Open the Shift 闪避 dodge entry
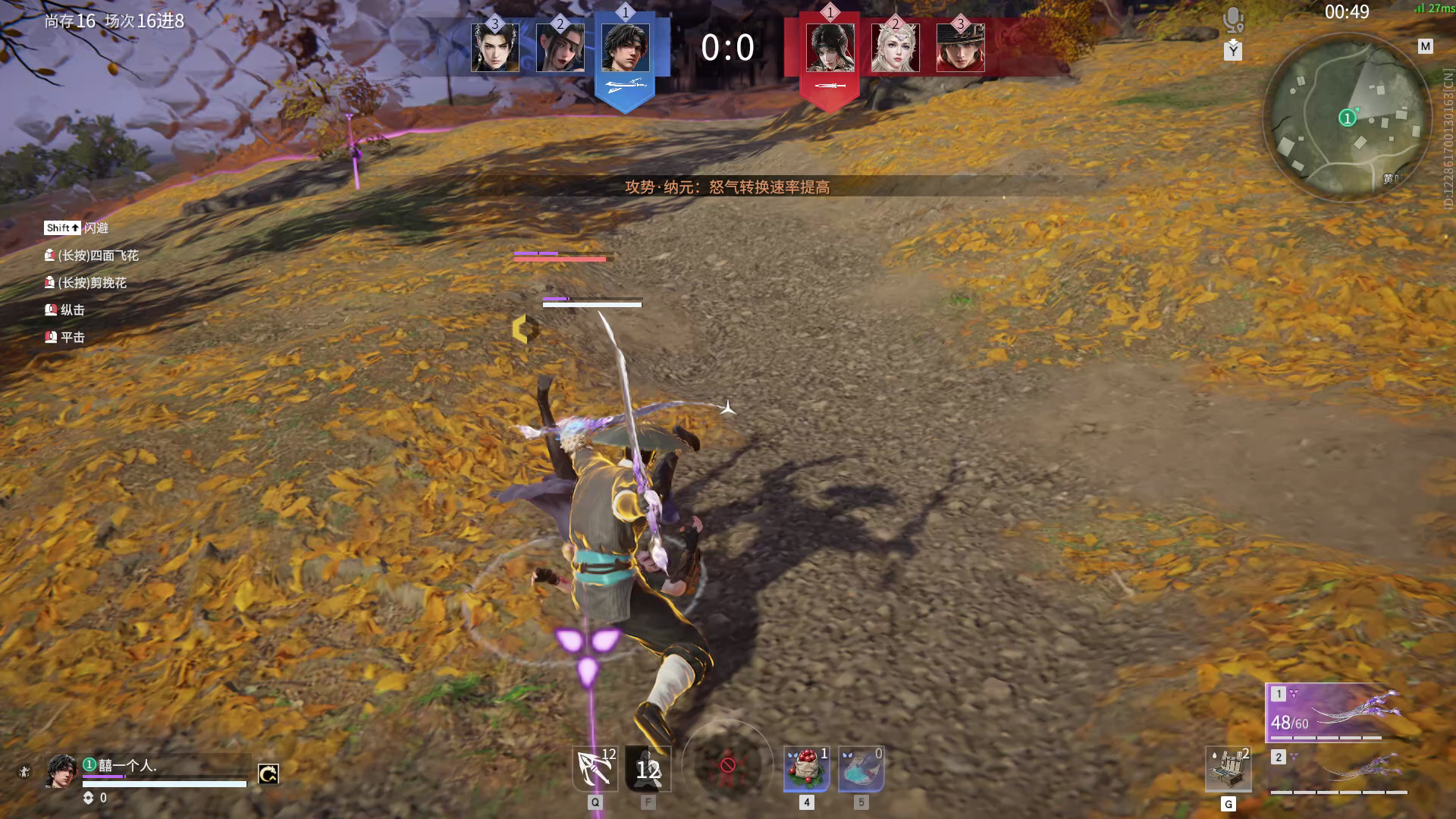This screenshot has height=819, width=1456. [x=76, y=227]
